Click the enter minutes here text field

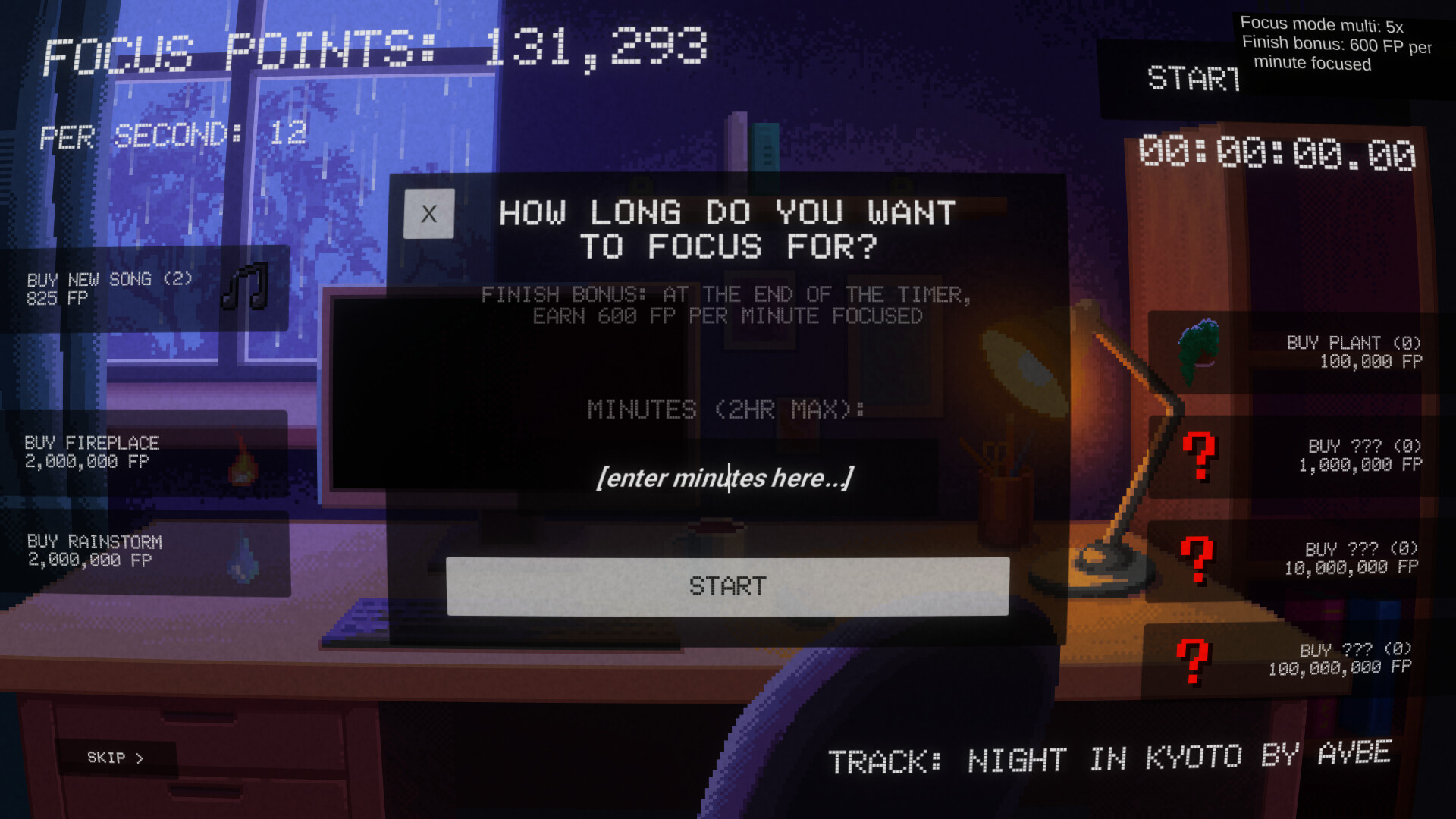726,478
